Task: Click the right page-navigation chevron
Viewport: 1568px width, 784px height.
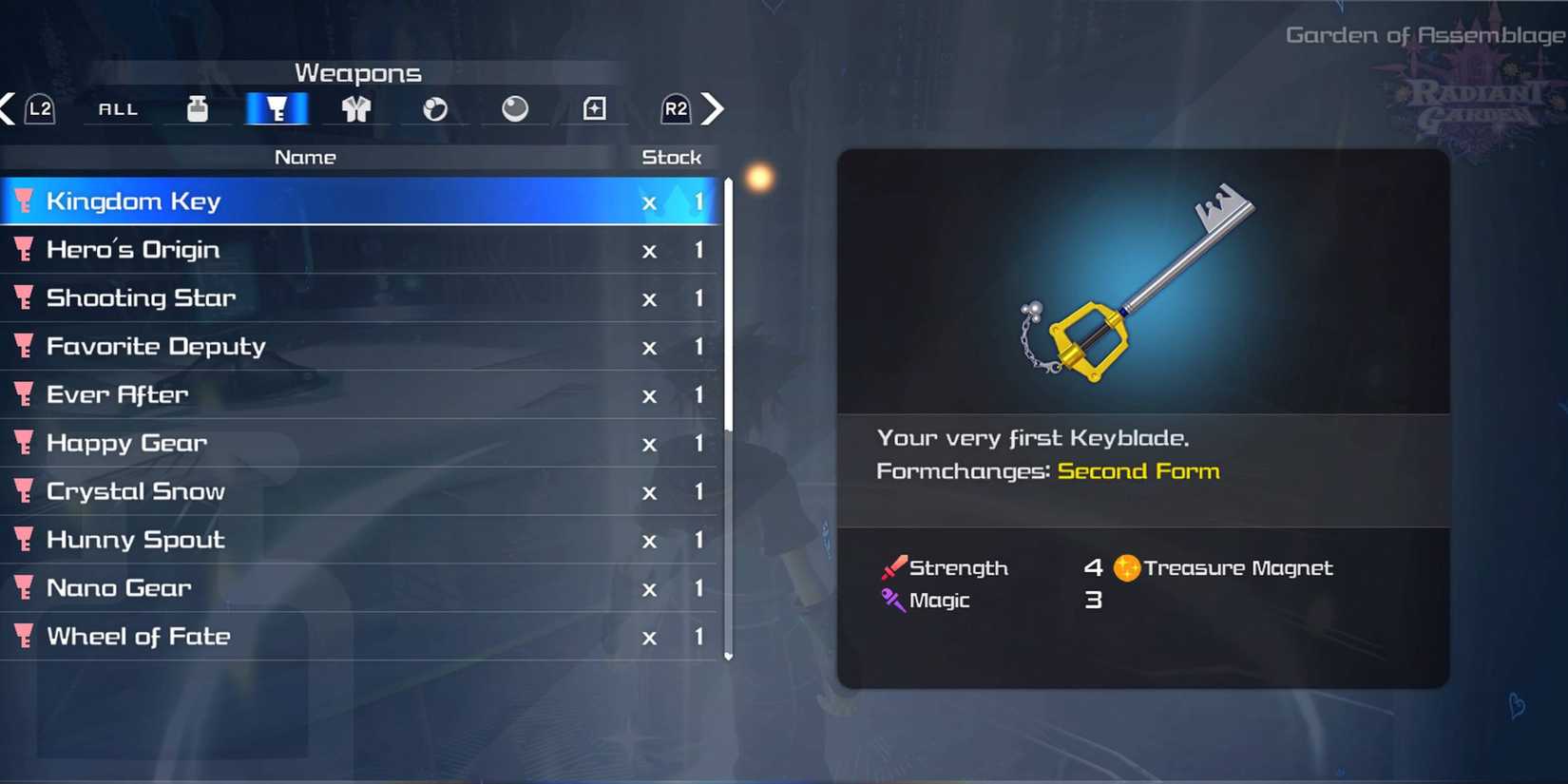Action: (x=714, y=108)
